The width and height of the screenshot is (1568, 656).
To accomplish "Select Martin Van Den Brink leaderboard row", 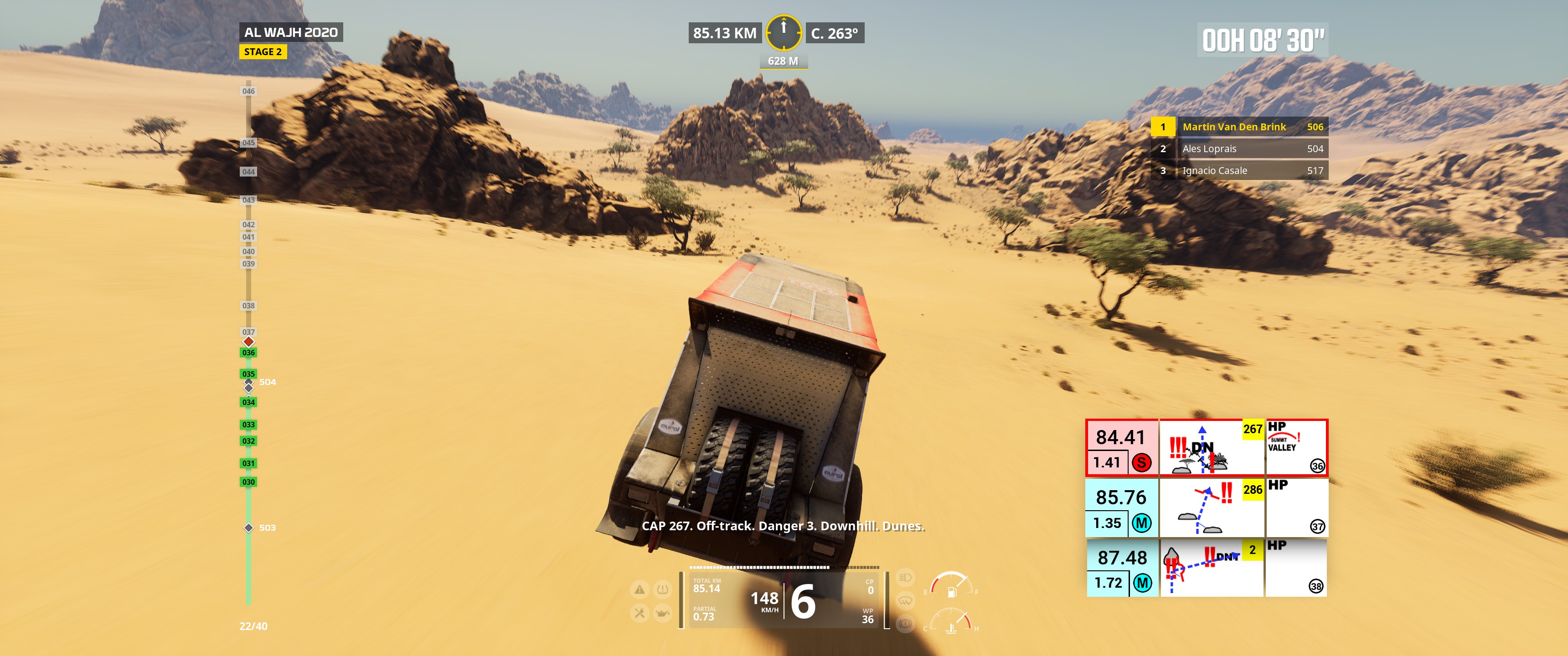I will pyautogui.click(x=1239, y=127).
